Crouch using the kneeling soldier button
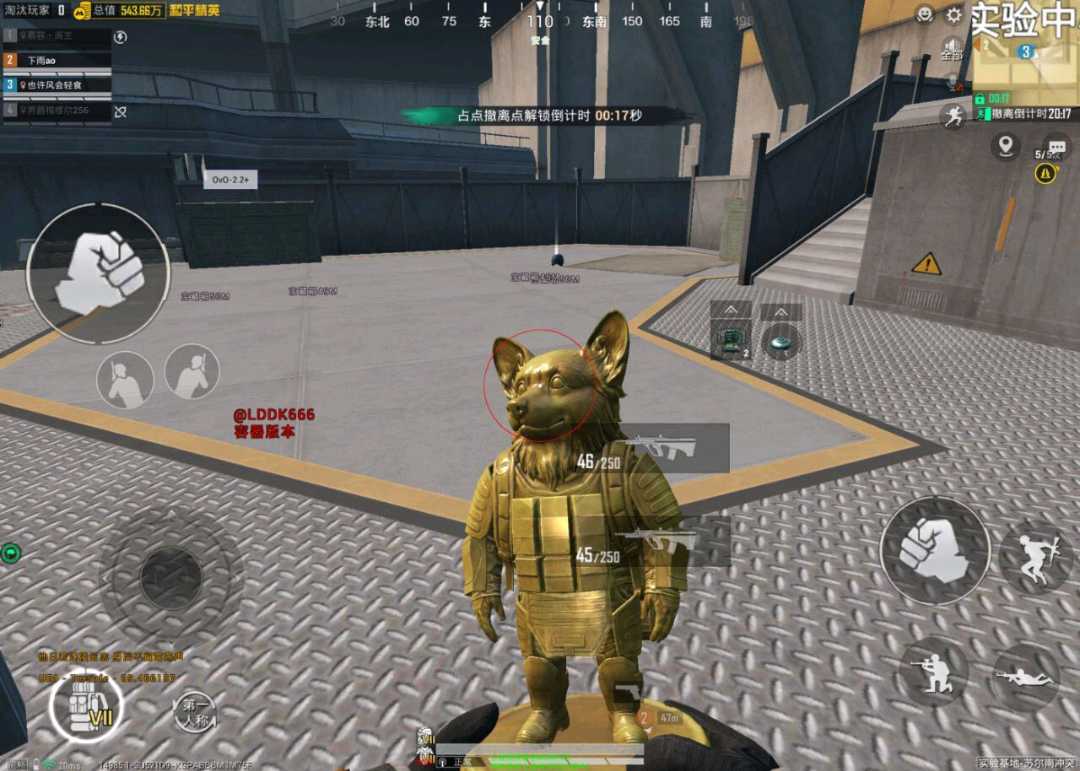 tap(932, 672)
